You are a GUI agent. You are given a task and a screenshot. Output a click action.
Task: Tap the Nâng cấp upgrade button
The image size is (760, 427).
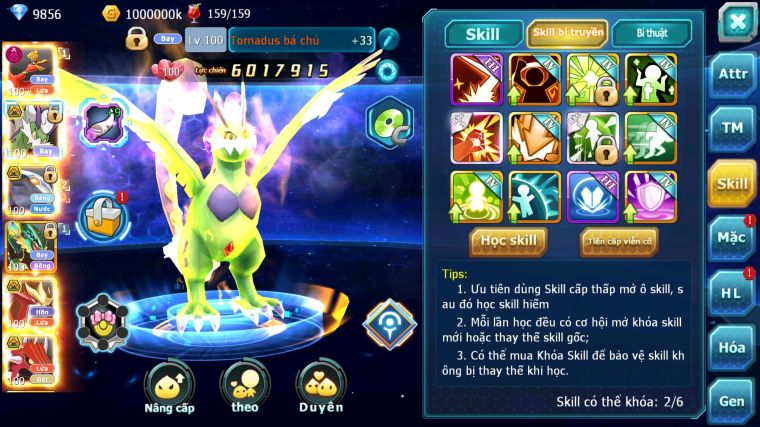click(169, 387)
